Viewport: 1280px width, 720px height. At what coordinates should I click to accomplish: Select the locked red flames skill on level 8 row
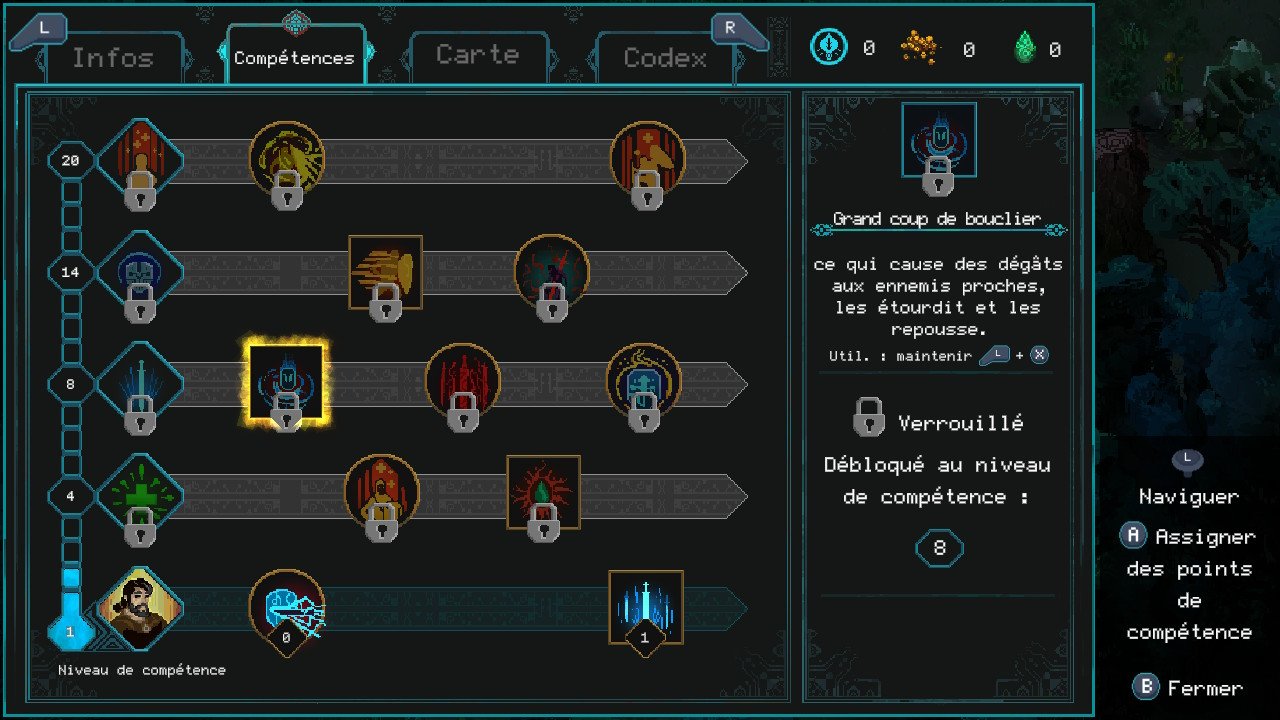463,384
